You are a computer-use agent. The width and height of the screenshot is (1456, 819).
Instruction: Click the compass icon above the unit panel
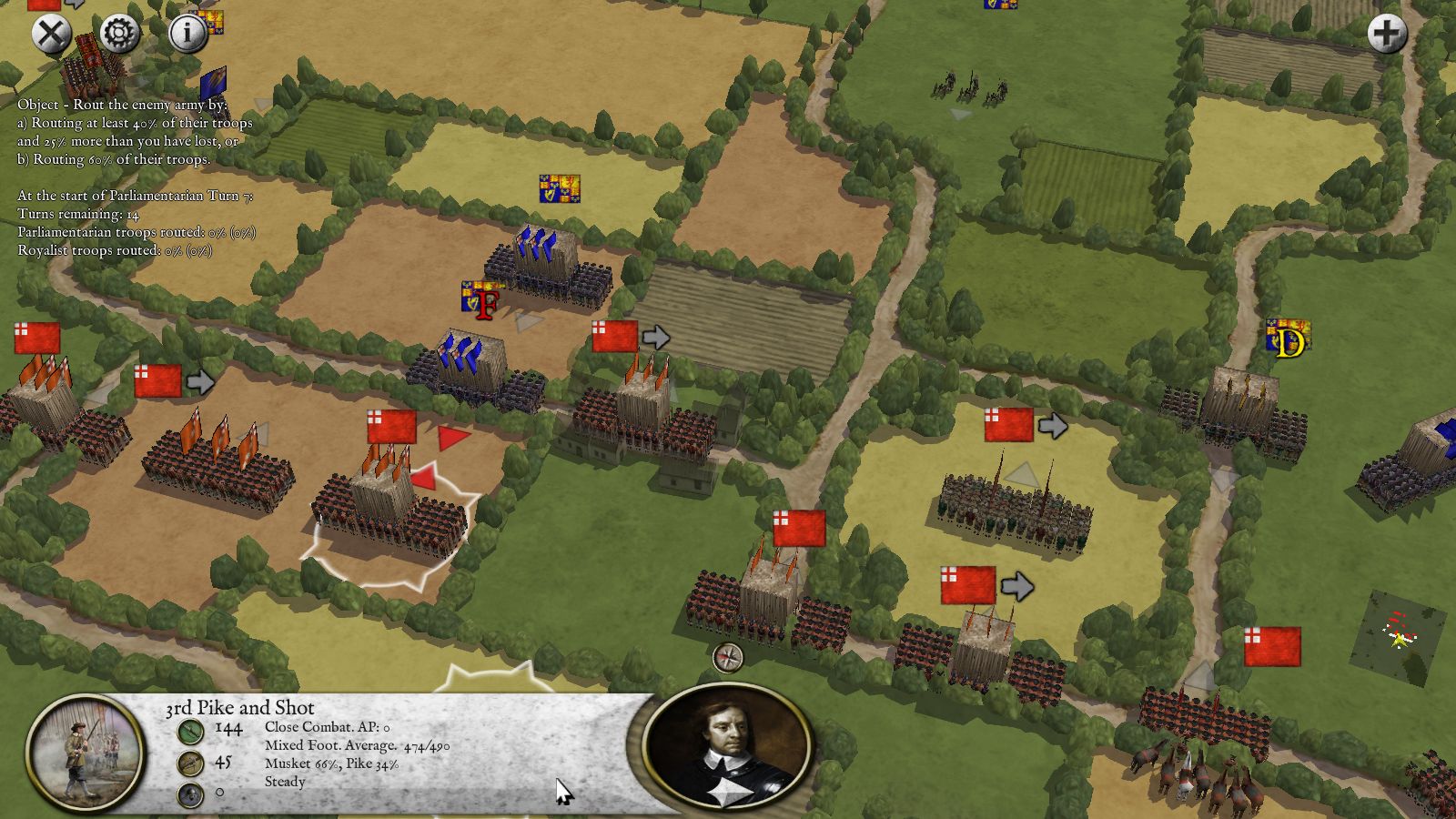click(728, 657)
